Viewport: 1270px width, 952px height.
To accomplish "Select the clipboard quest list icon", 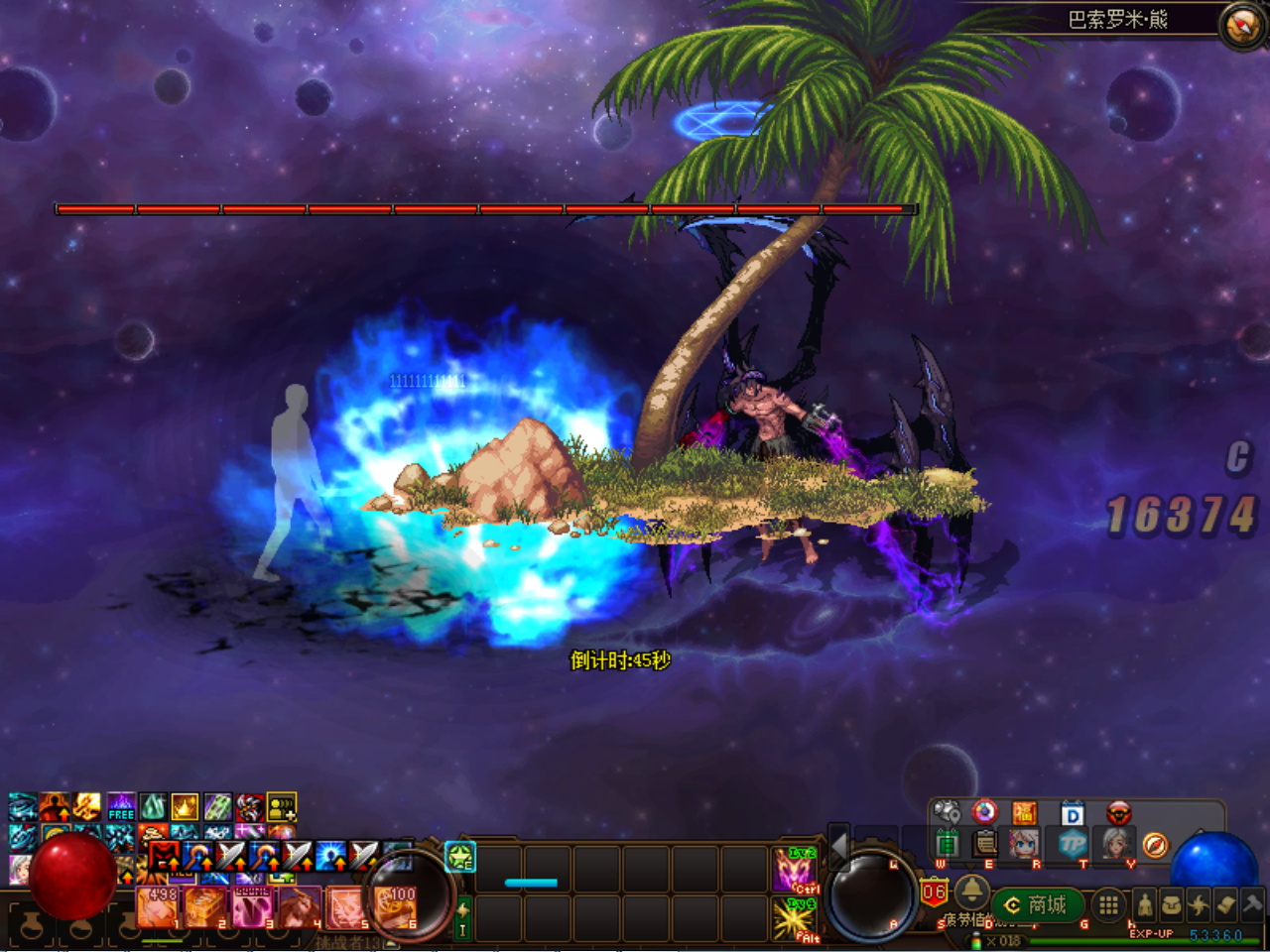I will pyautogui.click(x=983, y=844).
